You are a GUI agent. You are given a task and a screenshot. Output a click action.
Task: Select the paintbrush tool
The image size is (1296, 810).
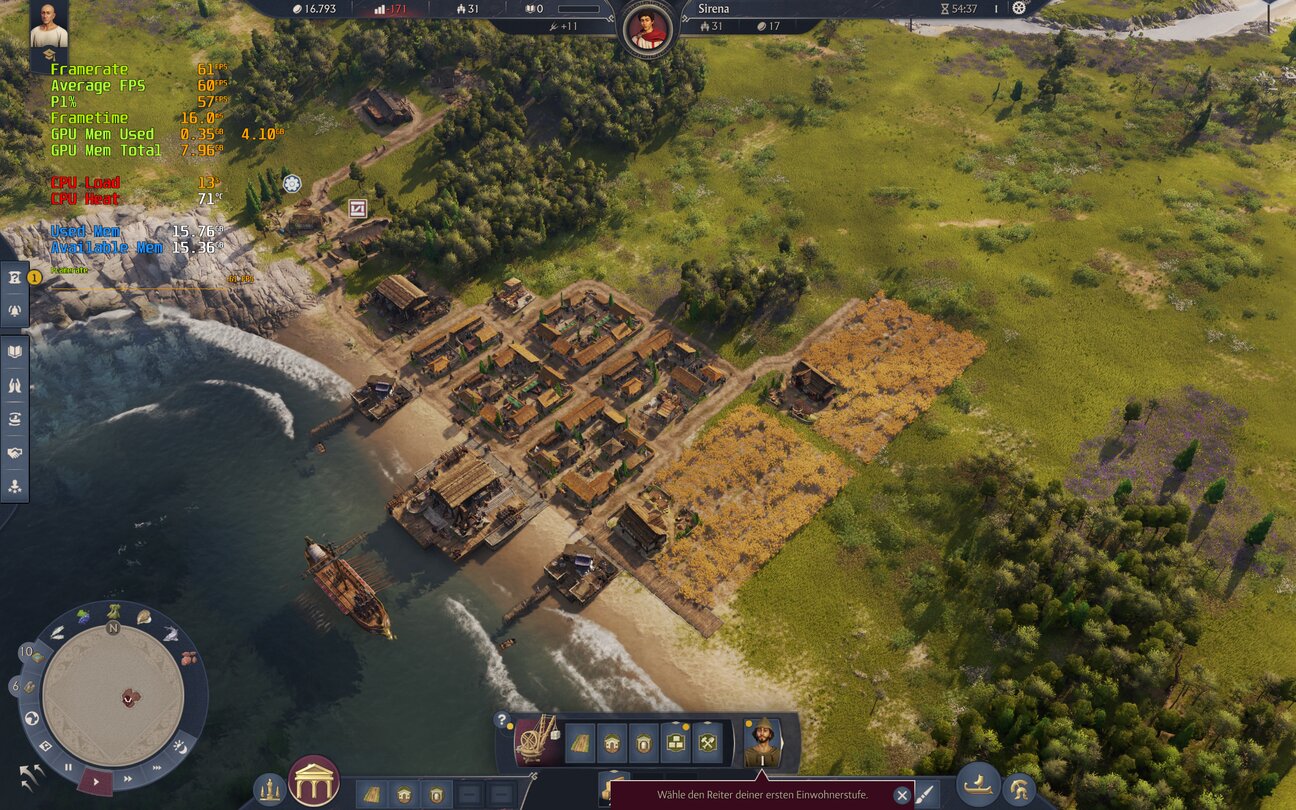click(x=928, y=795)
